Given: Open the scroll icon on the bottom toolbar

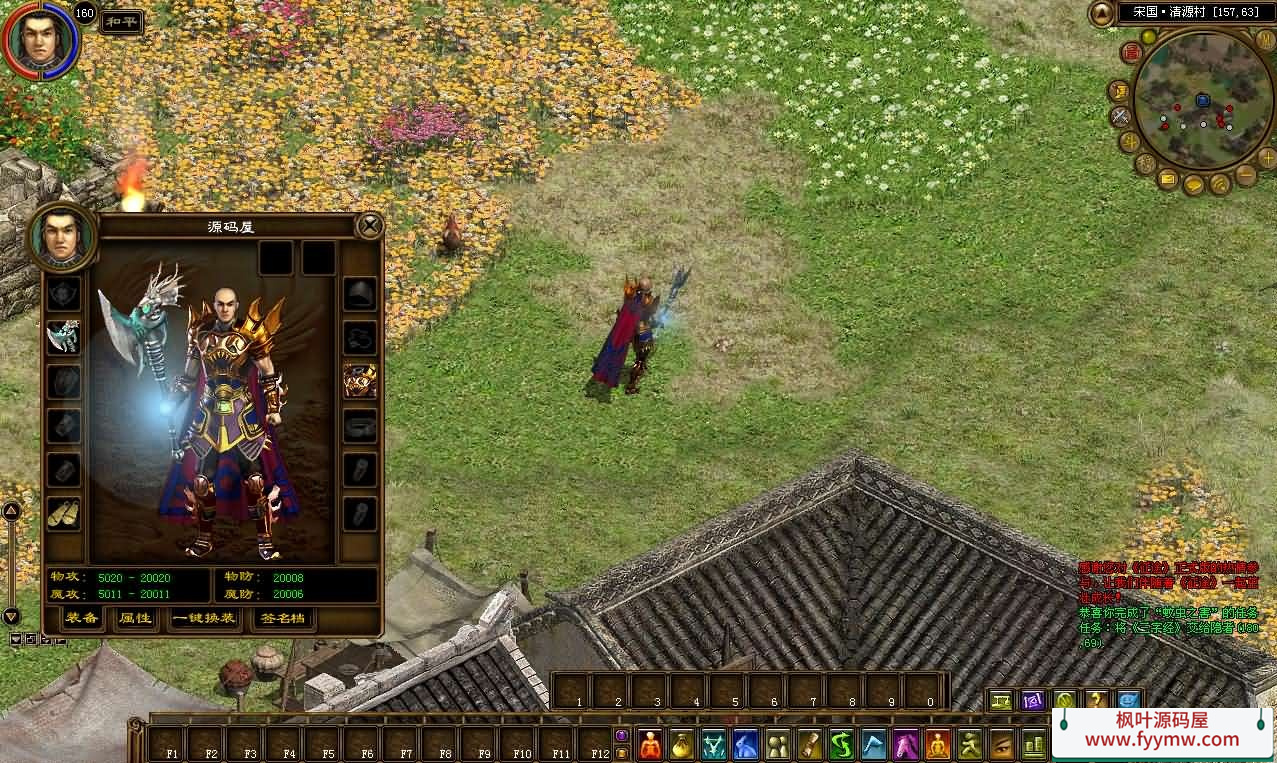Looking at the screenshot, I should 809,745.
